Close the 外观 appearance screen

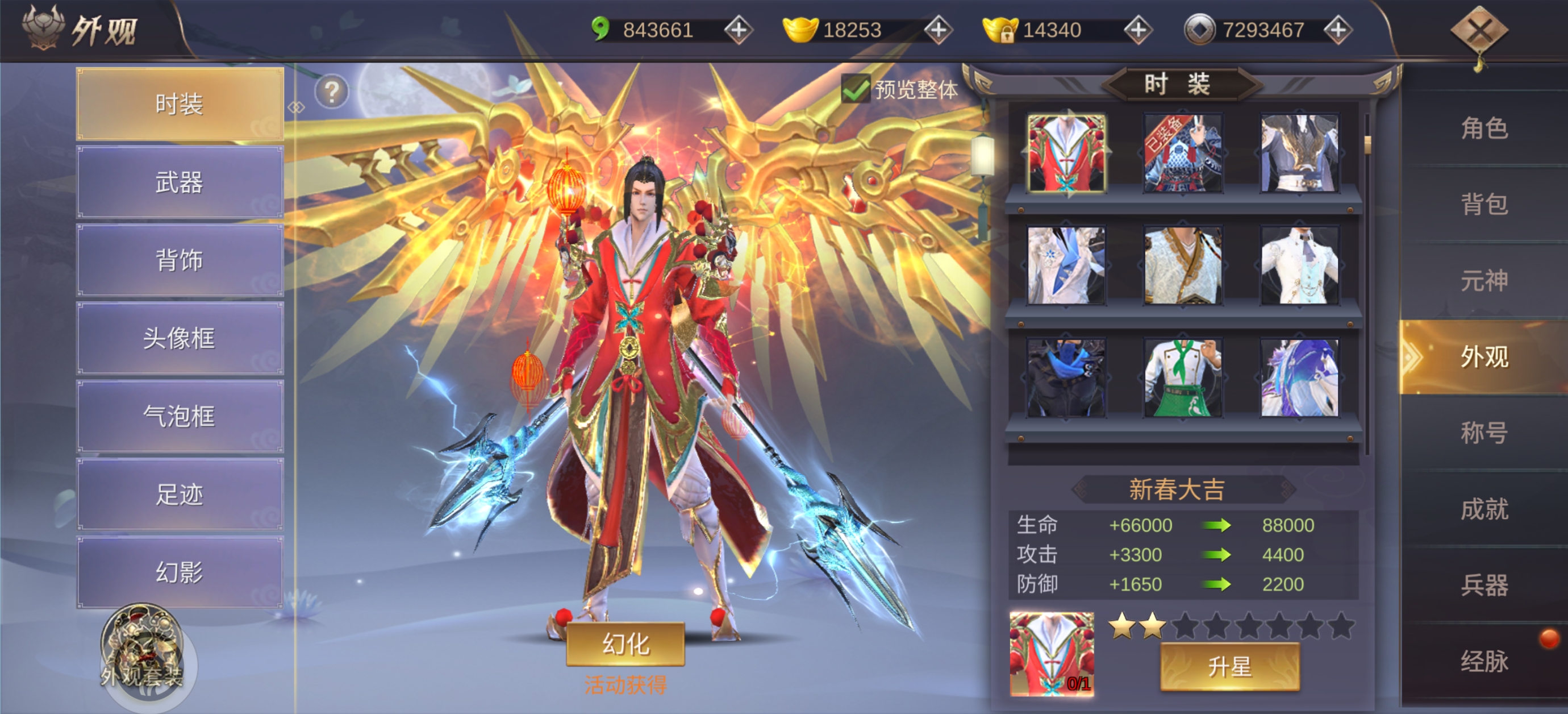pos(1478,31)
